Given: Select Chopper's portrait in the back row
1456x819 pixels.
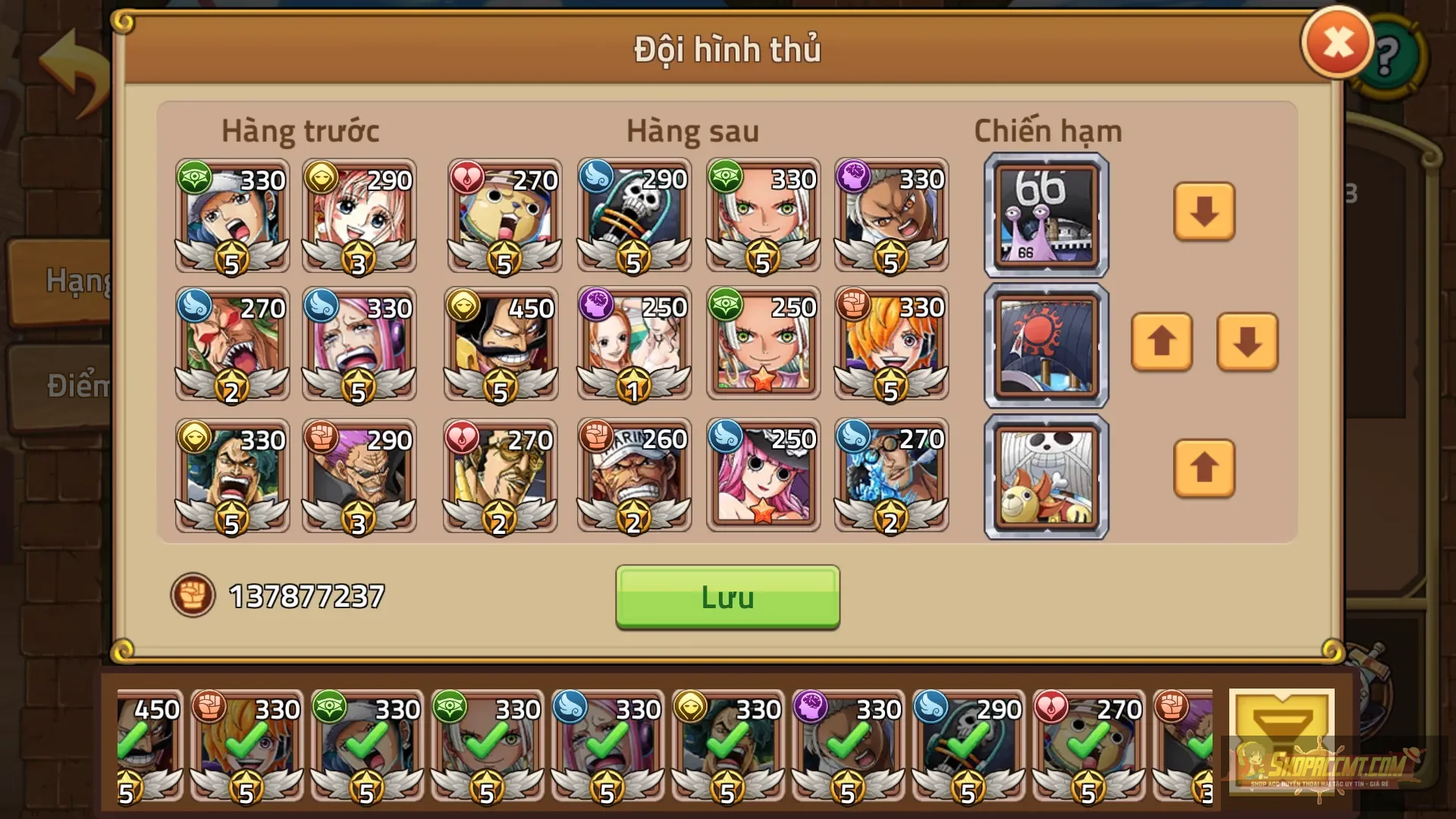Looking at the screenshot, I should 503,215.
